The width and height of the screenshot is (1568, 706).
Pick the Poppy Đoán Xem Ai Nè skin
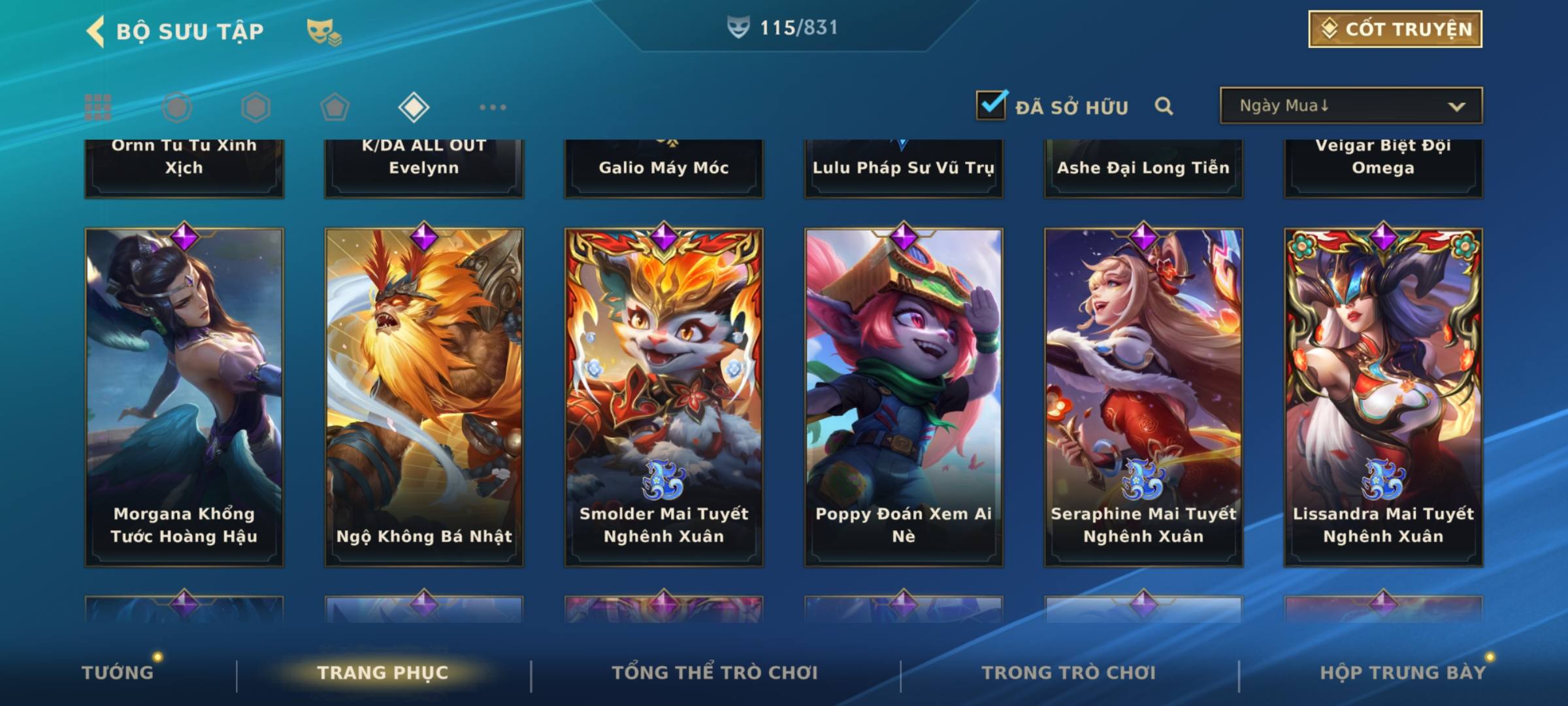(904, 397)
